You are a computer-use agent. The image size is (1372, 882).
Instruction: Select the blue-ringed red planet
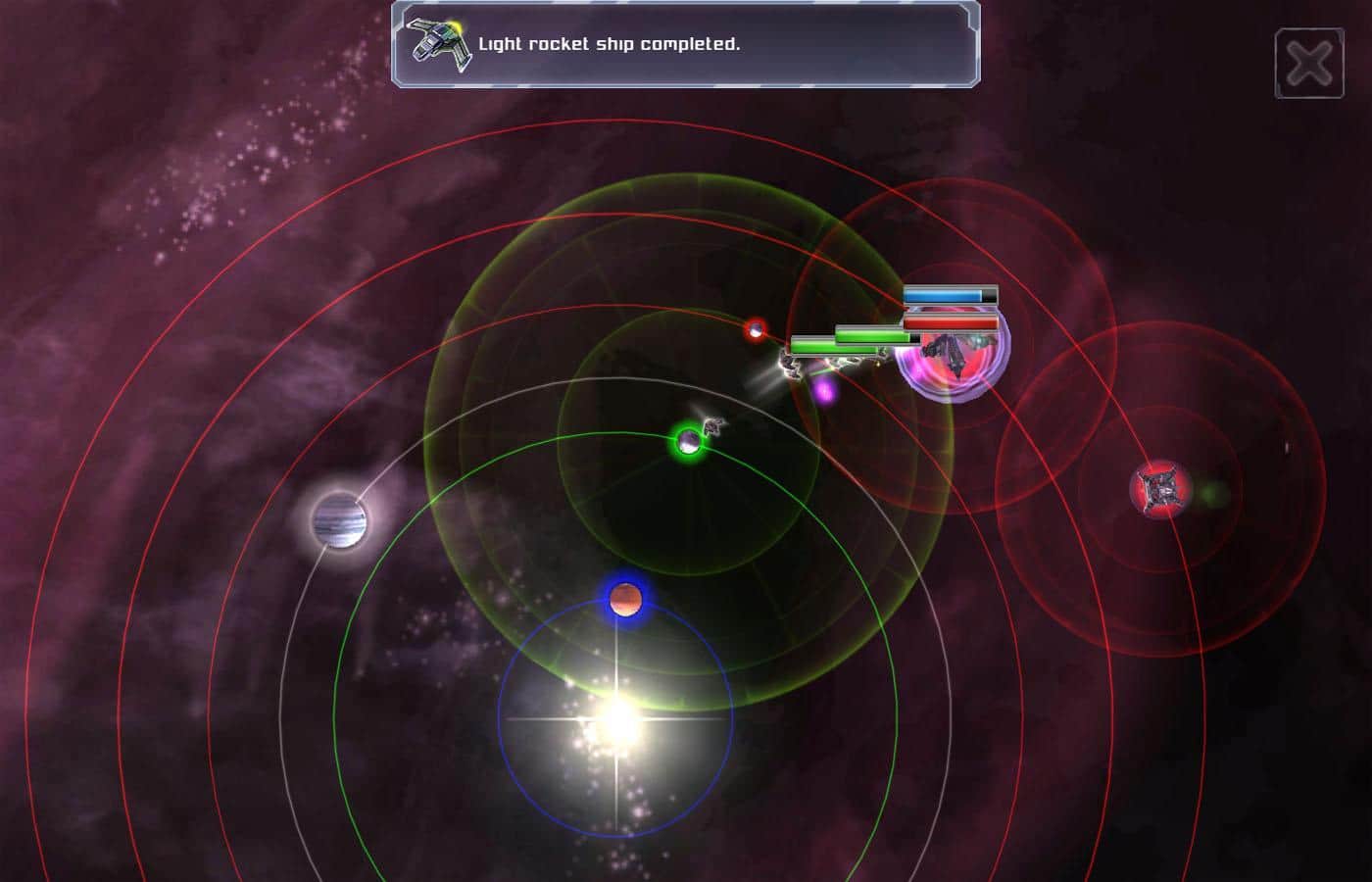[x=624, y=599]
